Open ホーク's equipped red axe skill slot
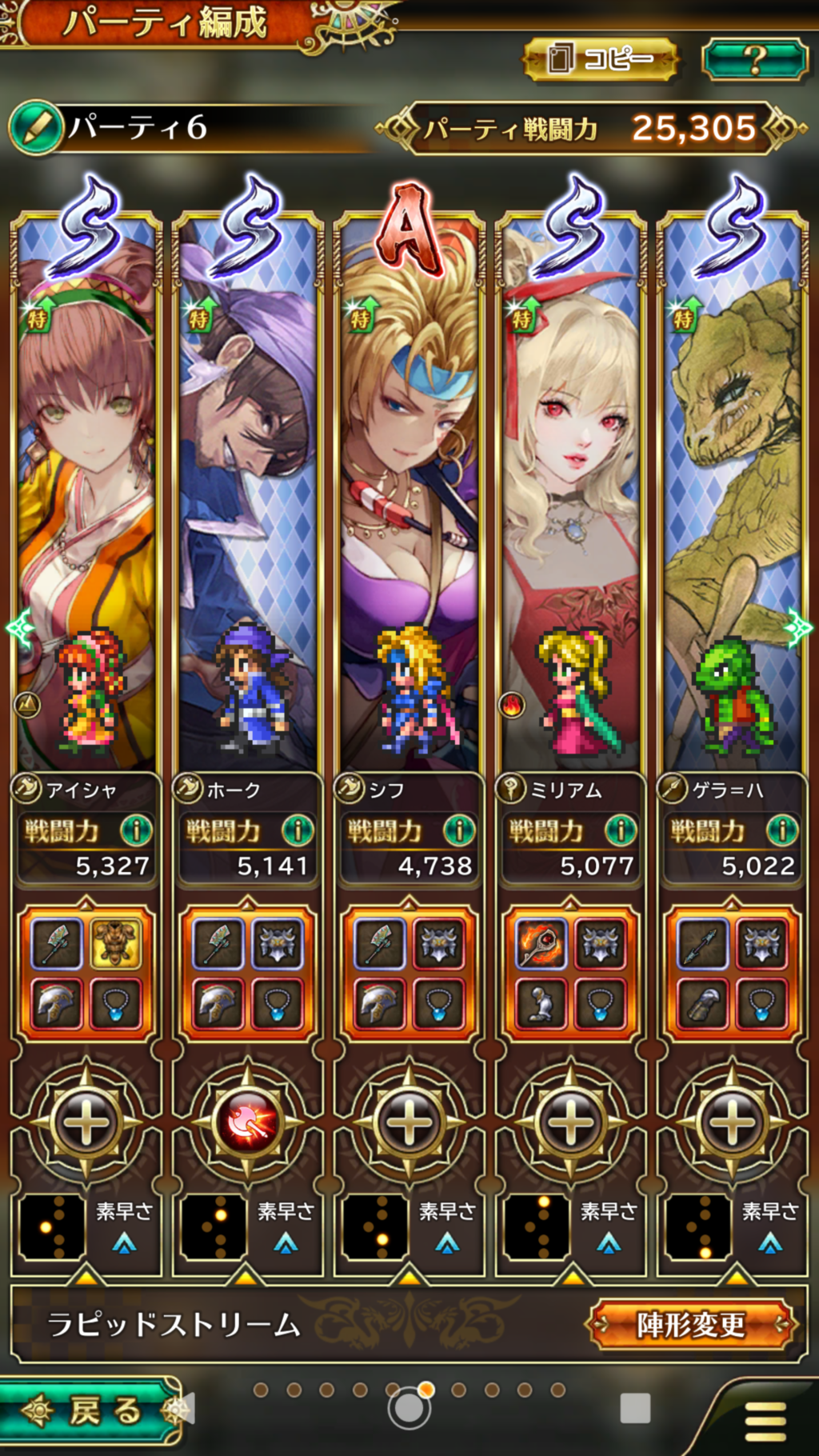This screenshot has height=1456, width=819. 248,1122
